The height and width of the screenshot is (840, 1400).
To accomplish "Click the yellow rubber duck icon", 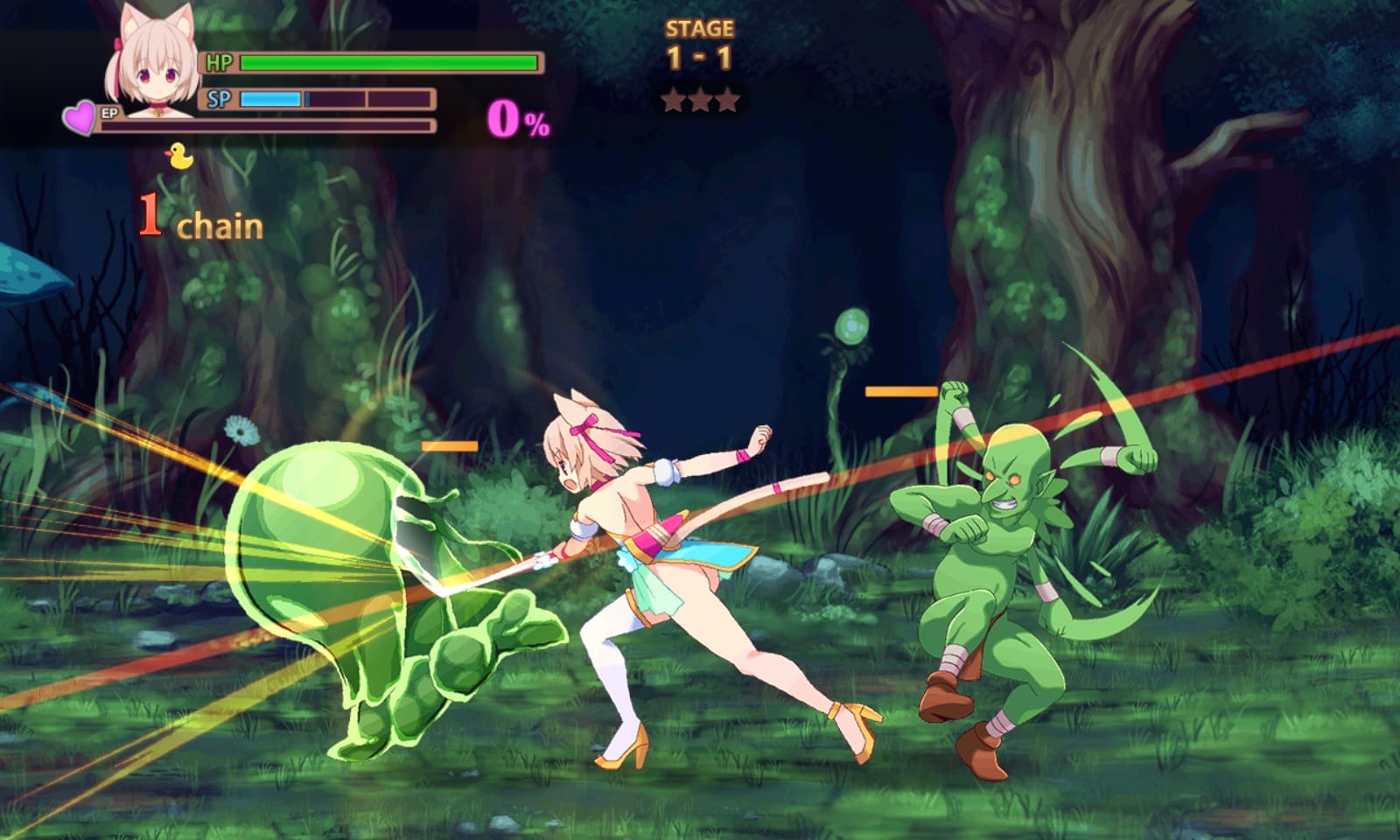I will 179,157.
